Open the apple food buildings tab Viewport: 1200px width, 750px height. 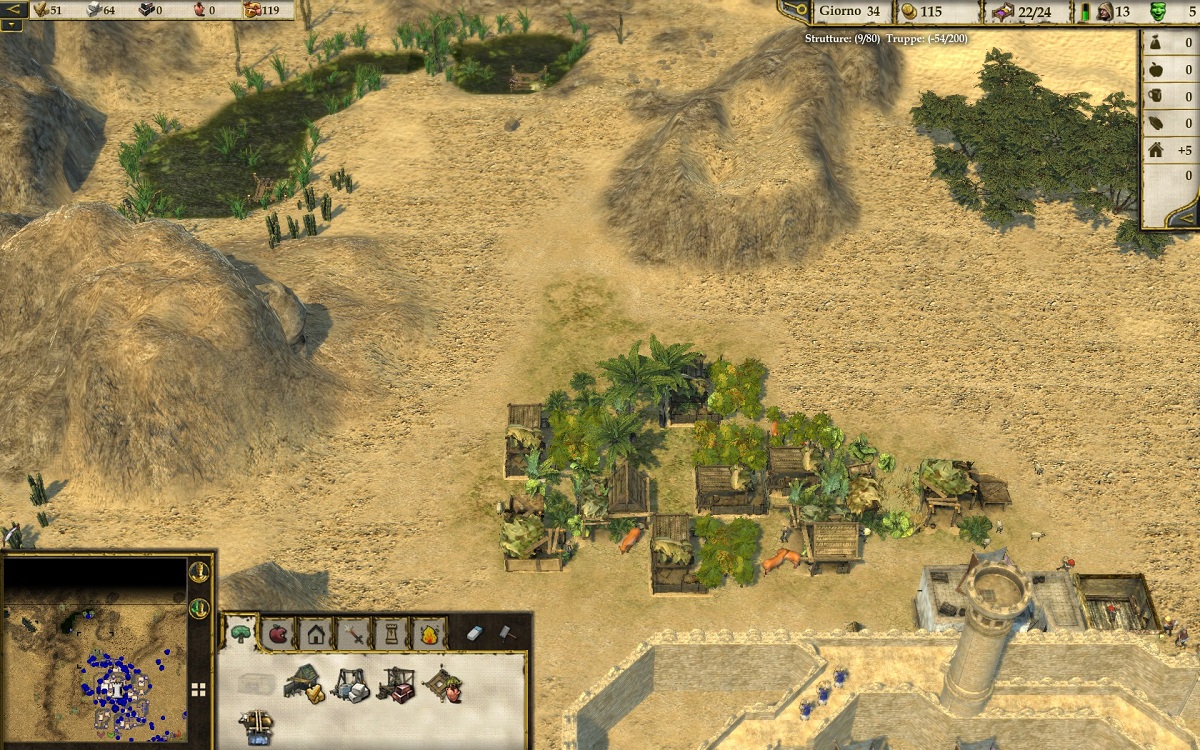pyautogui.click(x=277, y=633)
